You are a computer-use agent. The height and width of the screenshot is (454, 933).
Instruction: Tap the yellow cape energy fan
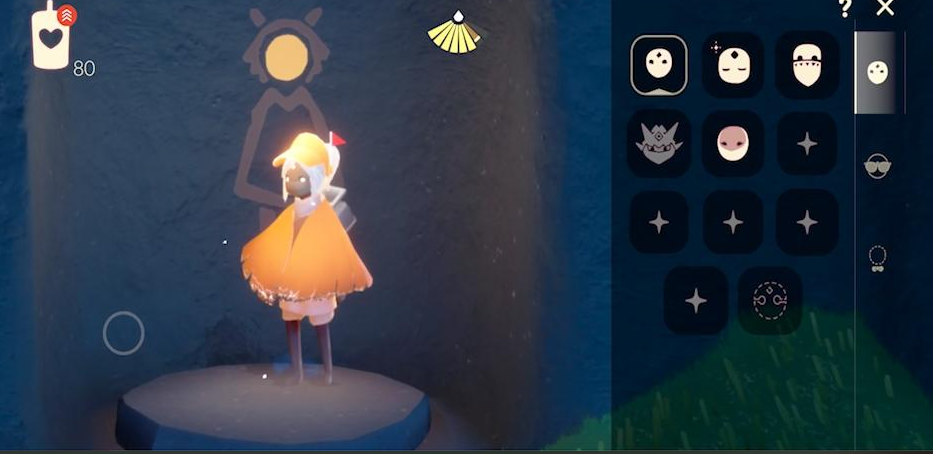[x=454, y=33]
